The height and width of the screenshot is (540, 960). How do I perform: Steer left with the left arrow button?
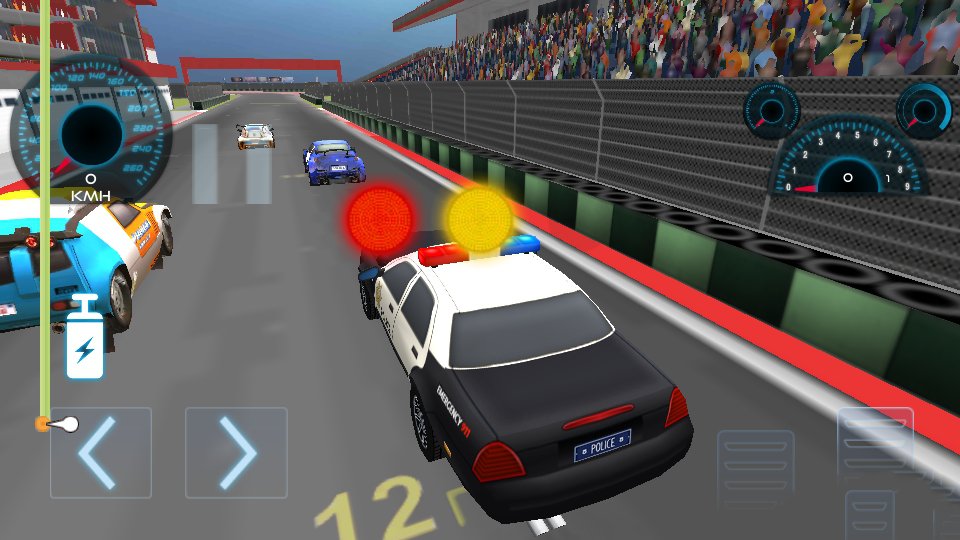(101, 453)
